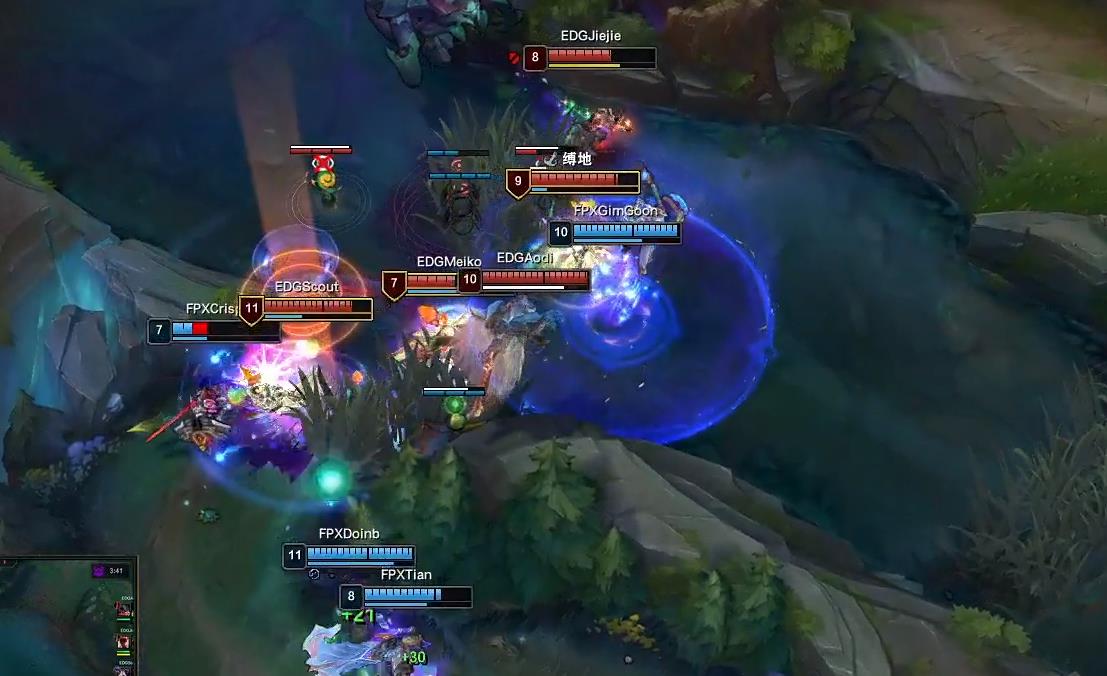Click the minimap in the bottom-left corner
1107x676 pixels.
(x=66, y=620)
